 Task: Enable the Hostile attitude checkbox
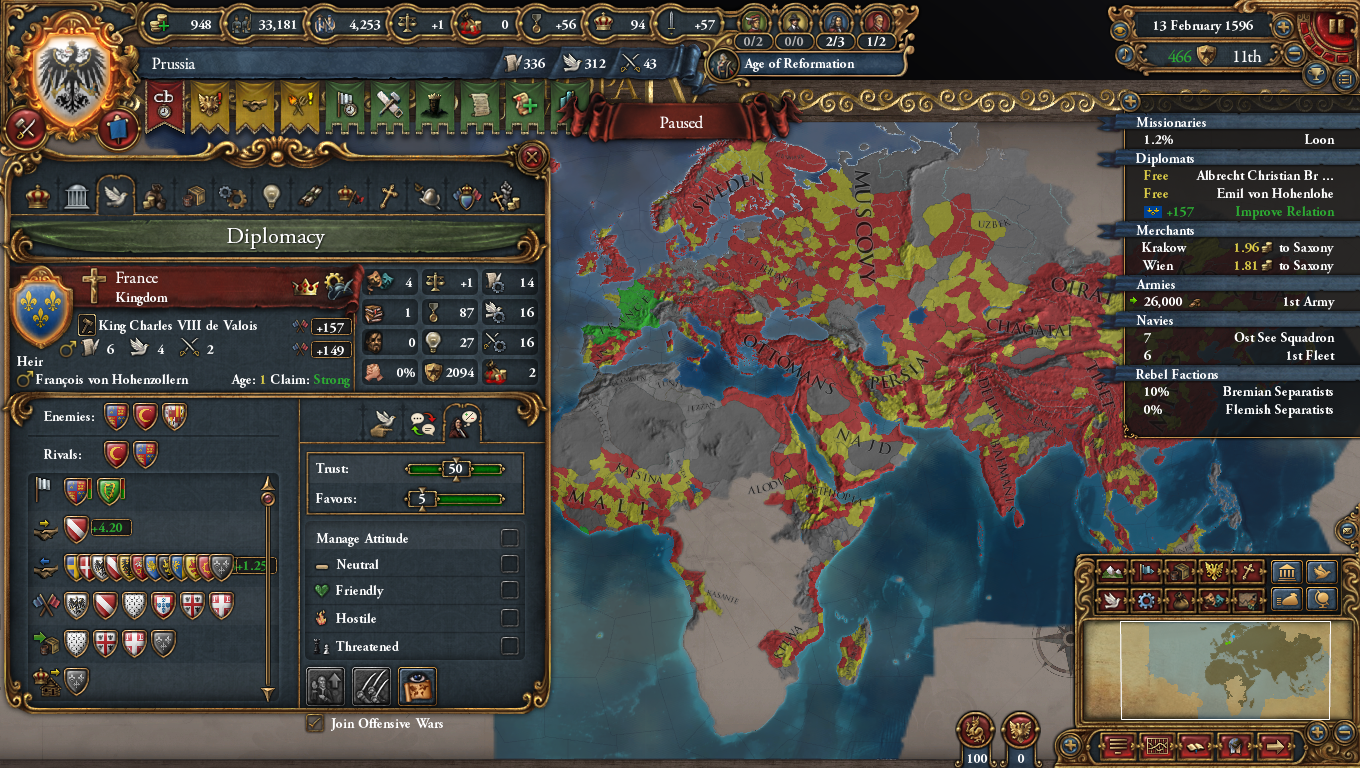(x=510, y=618)
